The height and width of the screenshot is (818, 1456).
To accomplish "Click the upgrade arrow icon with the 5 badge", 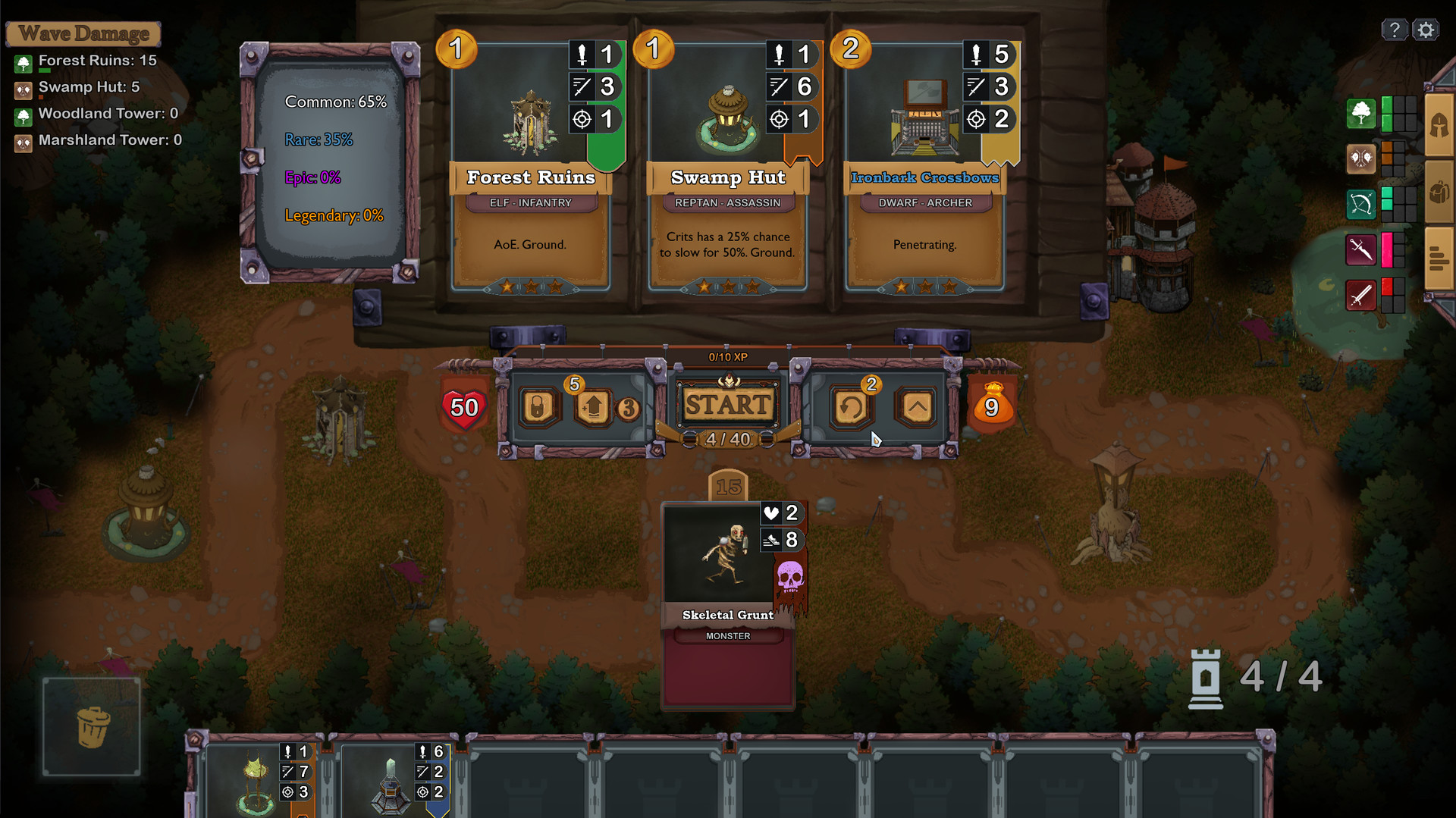I will pos(594,407).
